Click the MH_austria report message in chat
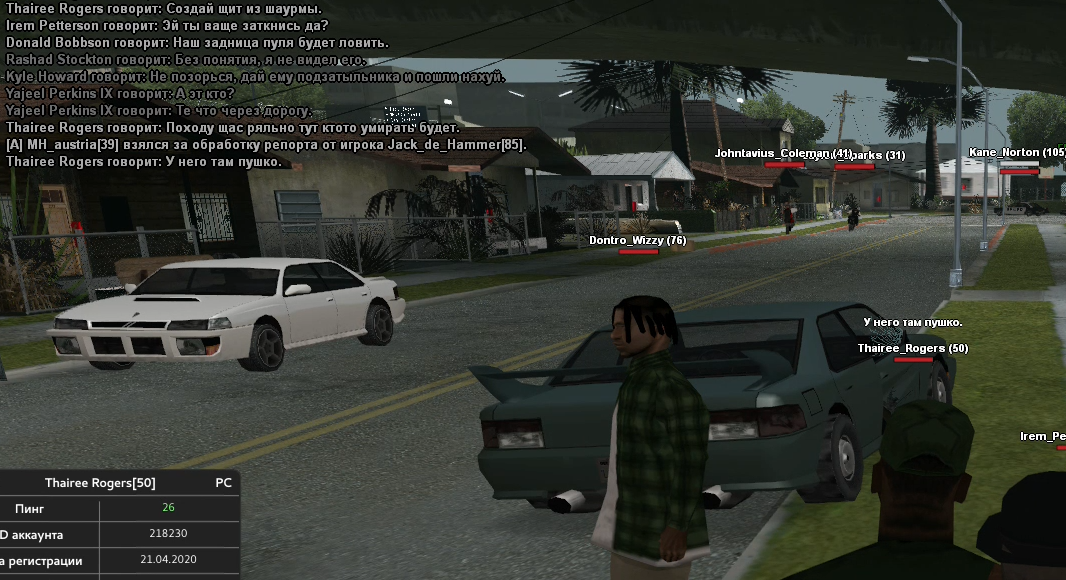 pyautogui.click(x=266, y=145)
